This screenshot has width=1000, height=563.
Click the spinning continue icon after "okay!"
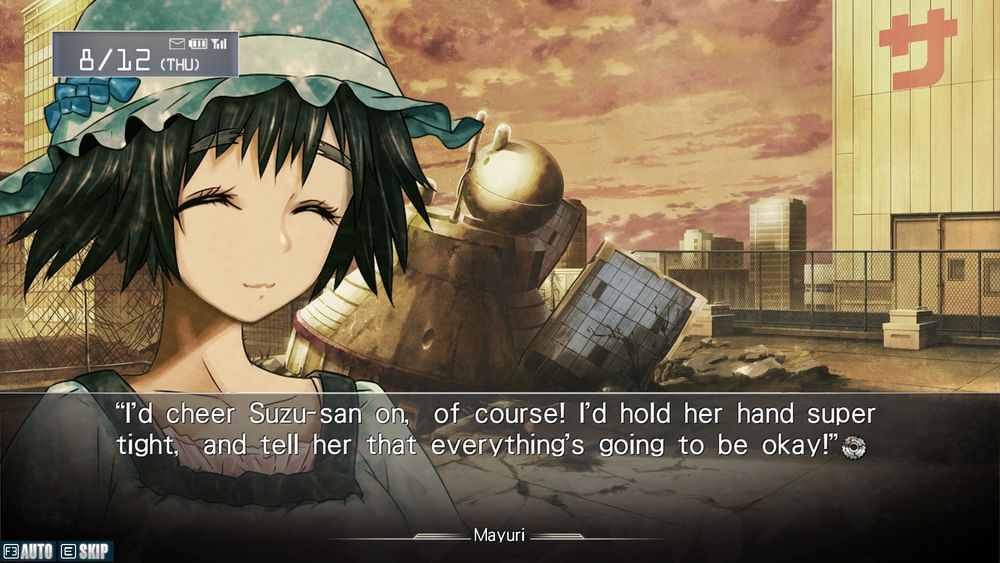coord(853,447)
